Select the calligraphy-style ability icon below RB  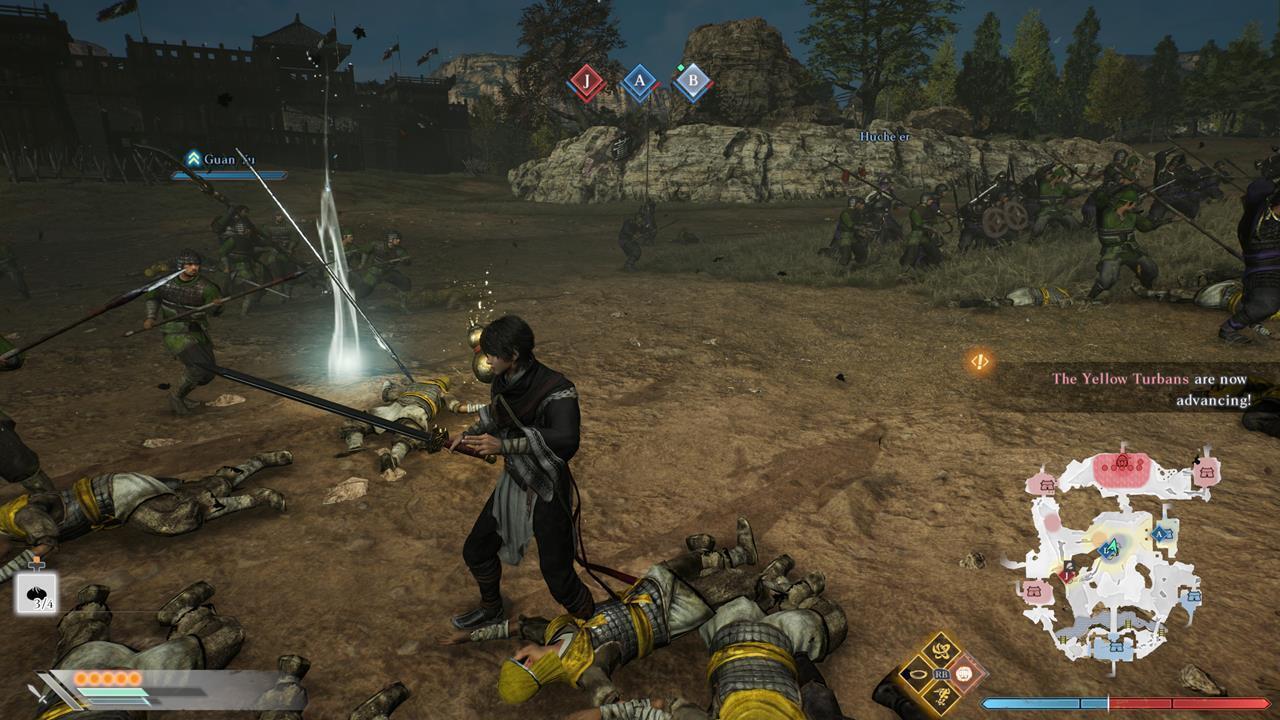point(940,697)
